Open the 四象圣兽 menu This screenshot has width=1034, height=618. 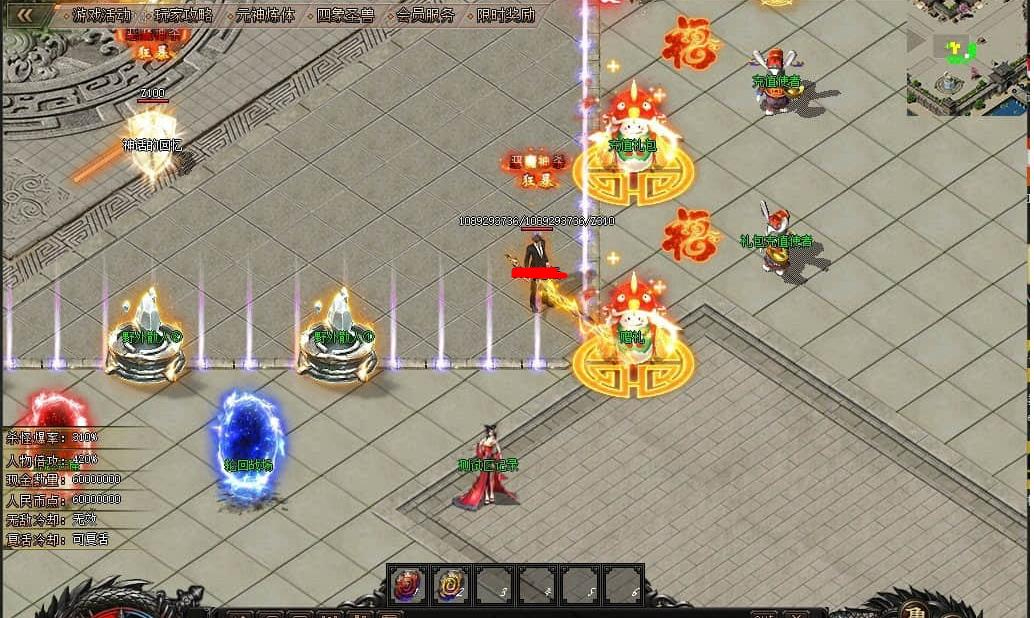345,15
